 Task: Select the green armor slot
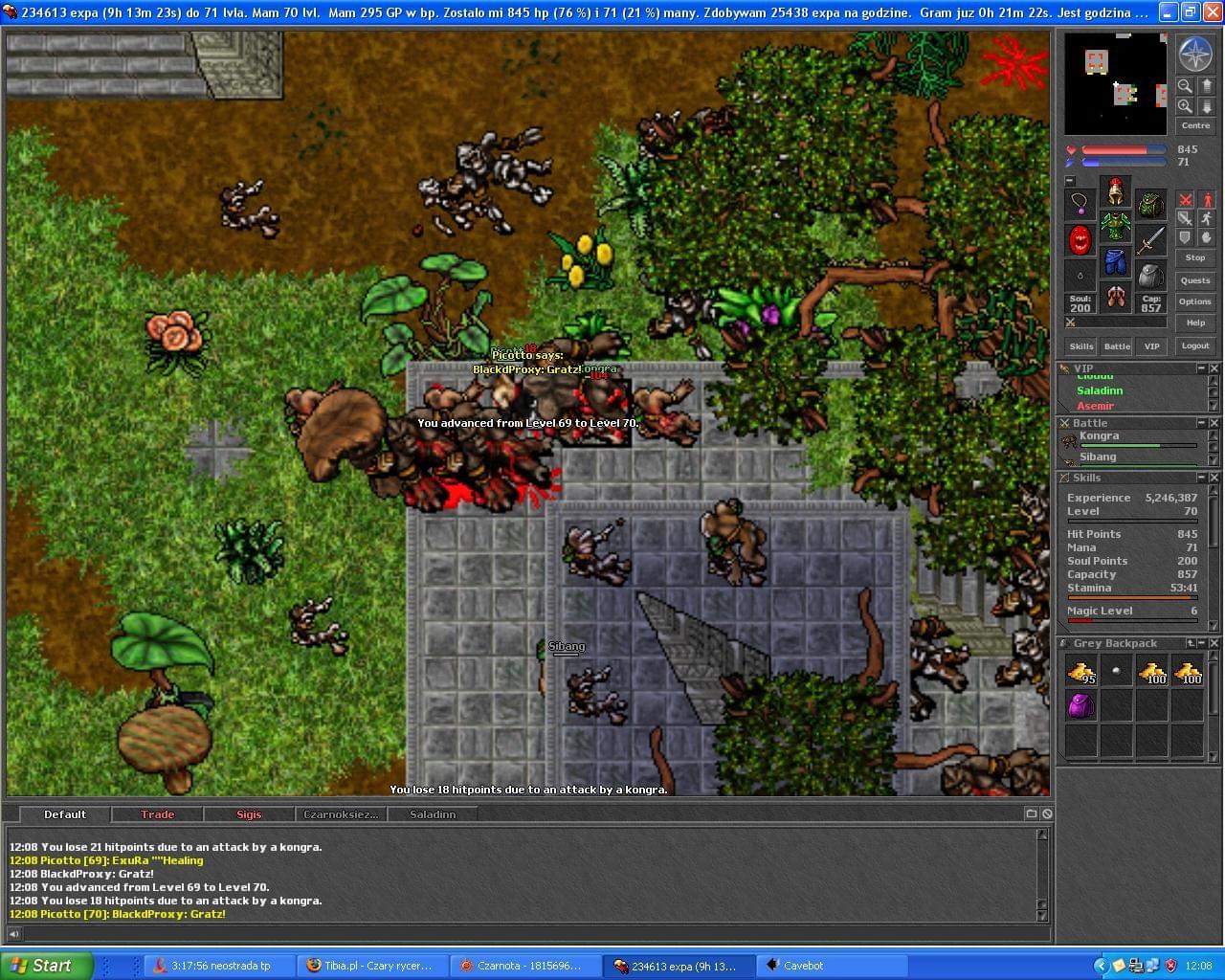click(1115, 227)
